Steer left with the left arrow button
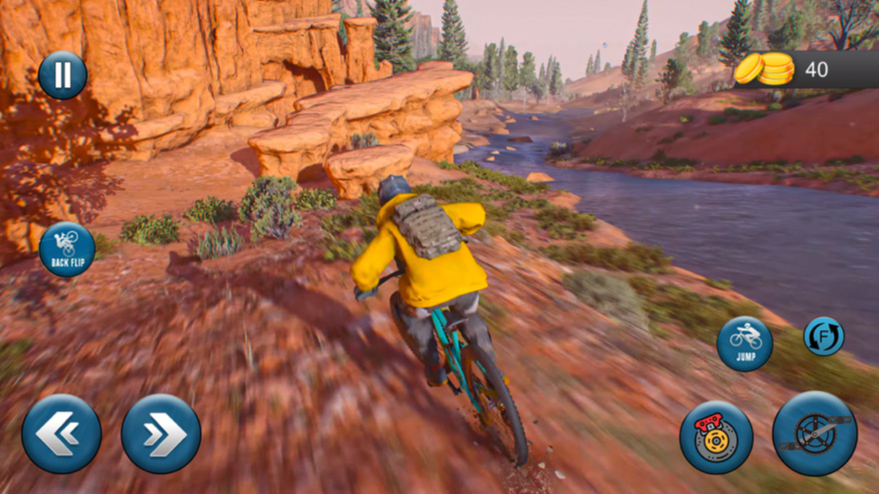Image resolution: width=879 pixels, height=494 pixels. [62, 434]
